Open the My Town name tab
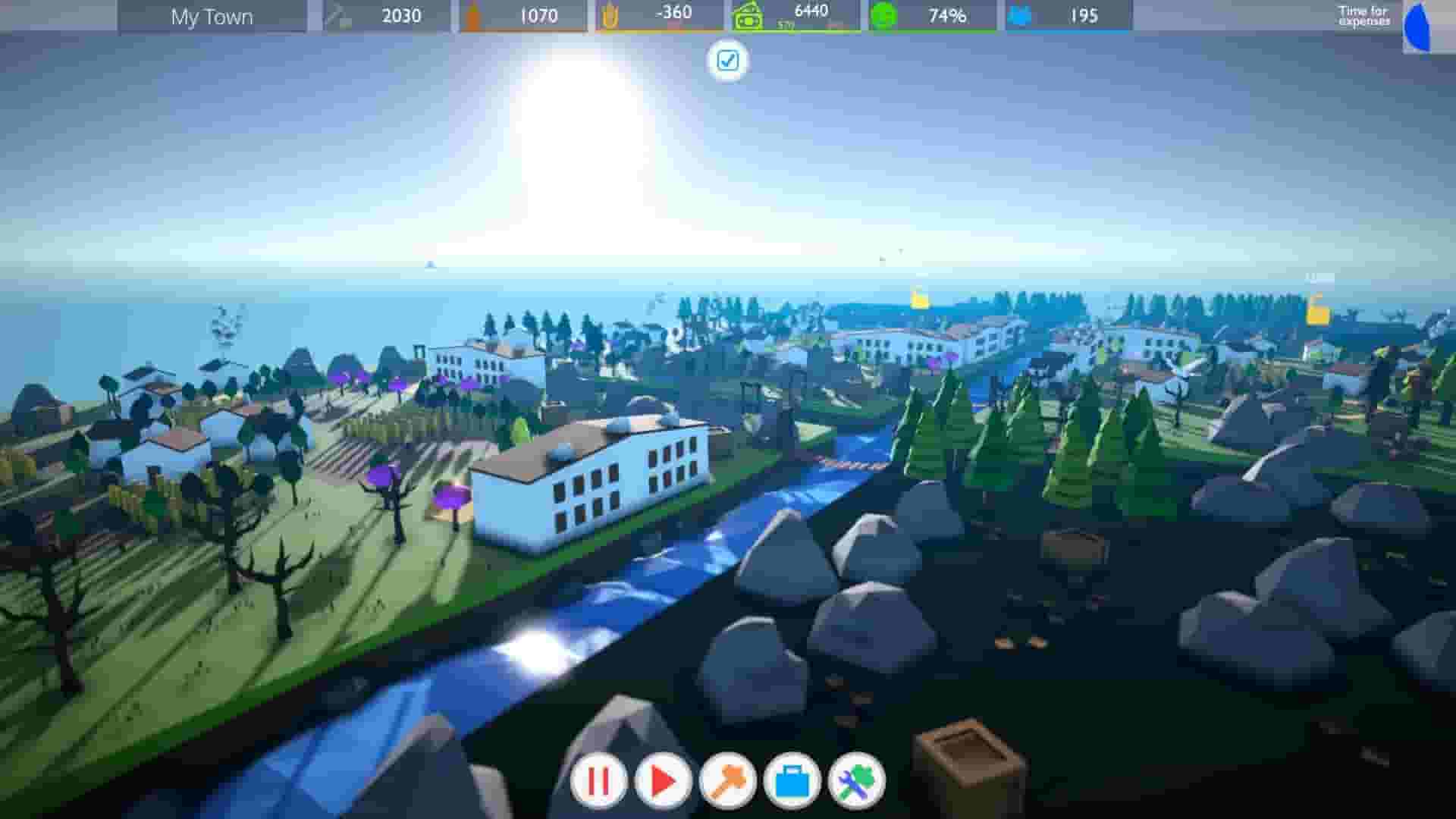The height and width of the screenshot is (819, 1456). pyautogui.click(x=212, y=17)
